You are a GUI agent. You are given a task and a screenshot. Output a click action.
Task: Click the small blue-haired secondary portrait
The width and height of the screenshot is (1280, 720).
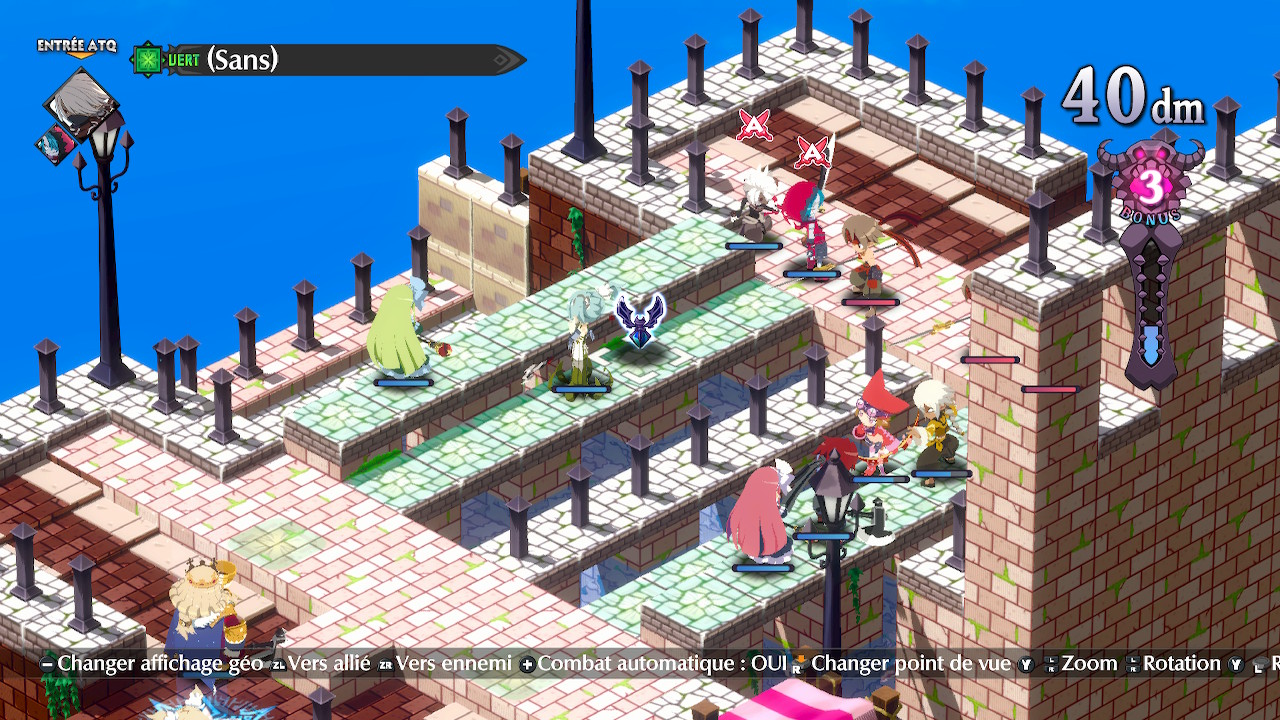click(x=55, y=145)
